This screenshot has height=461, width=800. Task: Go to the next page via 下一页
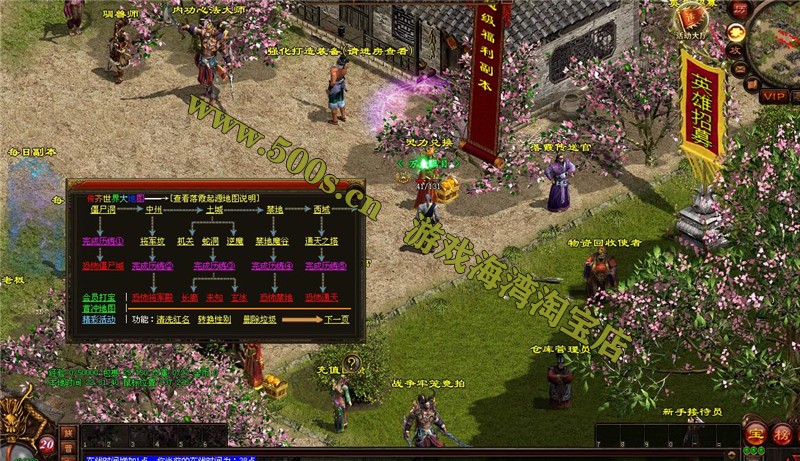tap(337, 320)
